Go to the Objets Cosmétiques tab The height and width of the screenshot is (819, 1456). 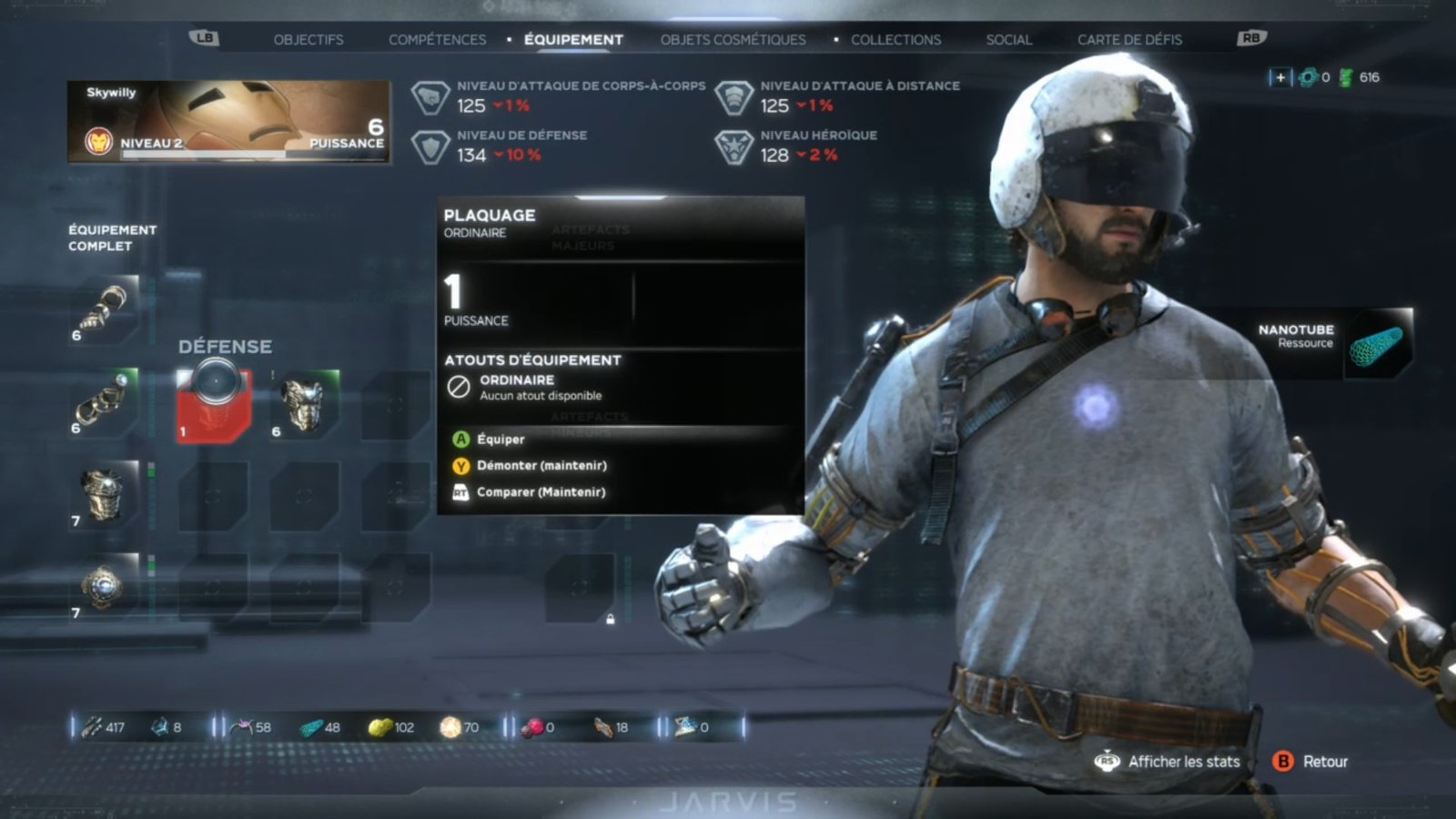(733, 40)
